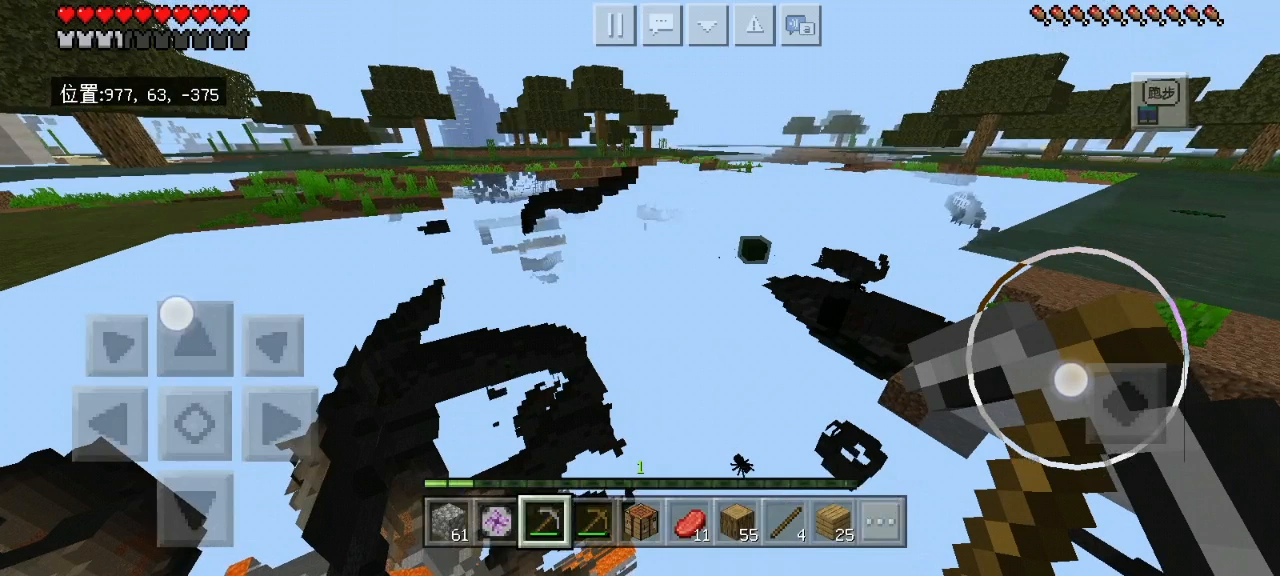Open the text-to-speech chat icon
This screenshot has height=576, width=1280.
click(x=801, y=25)
